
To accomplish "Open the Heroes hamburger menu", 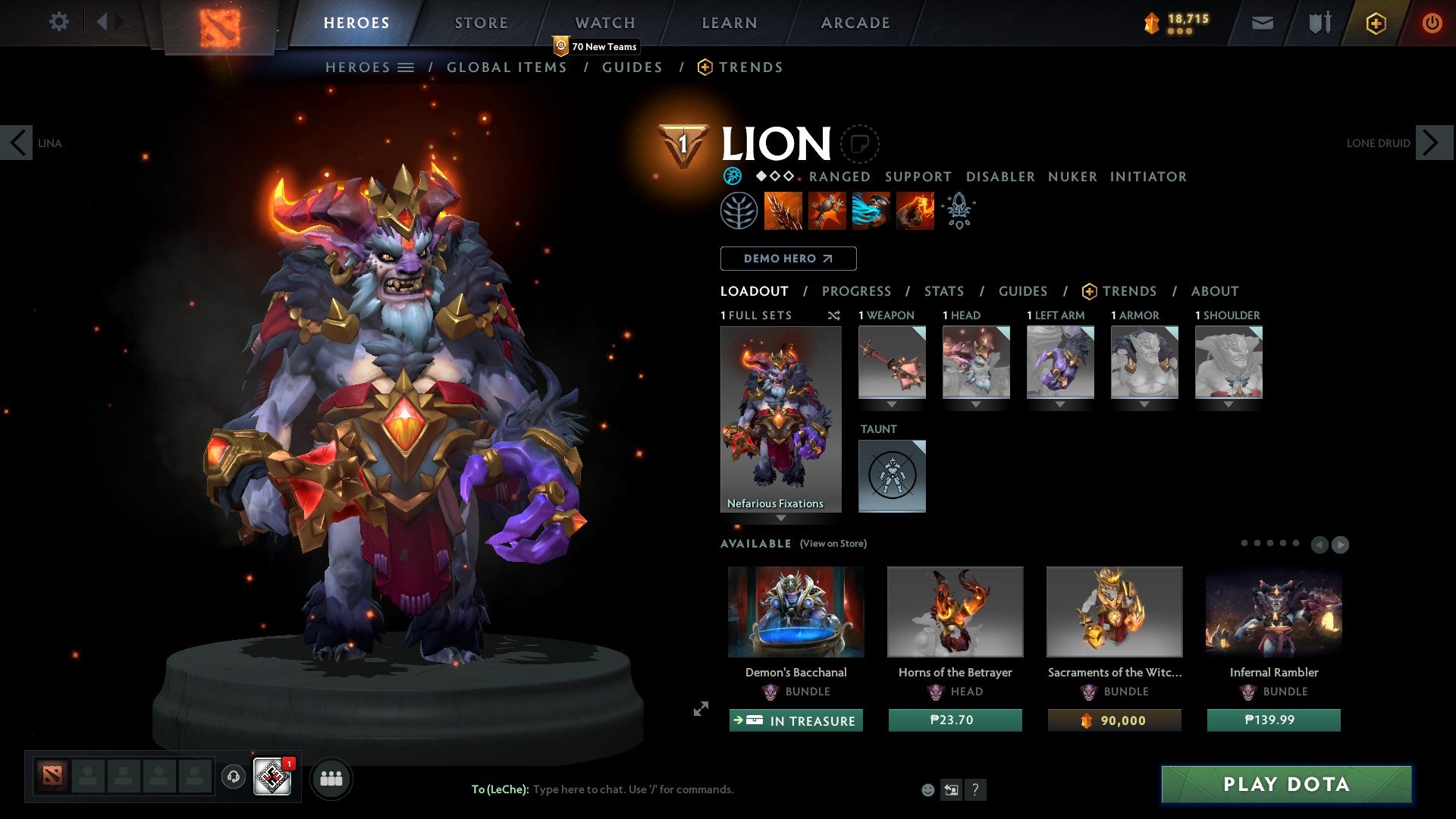I will coord(407,67).
